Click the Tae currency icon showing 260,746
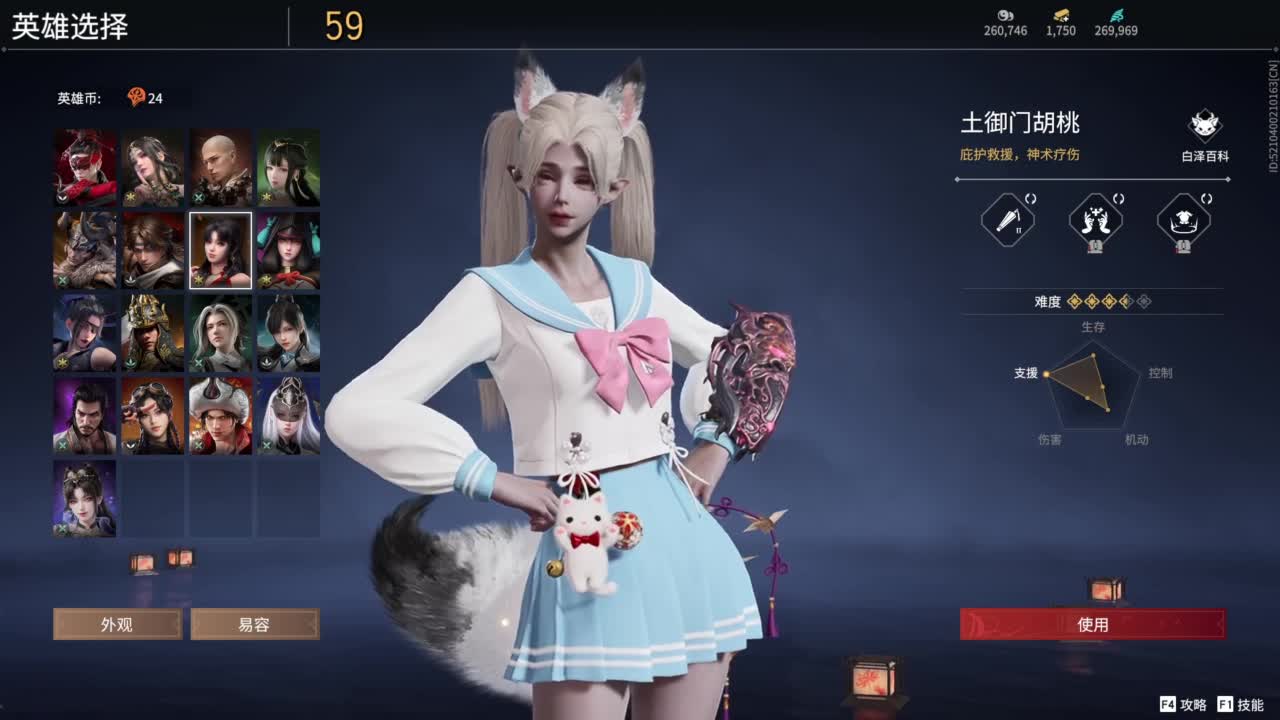The image size is (1280, 720). click(1003, 17)
